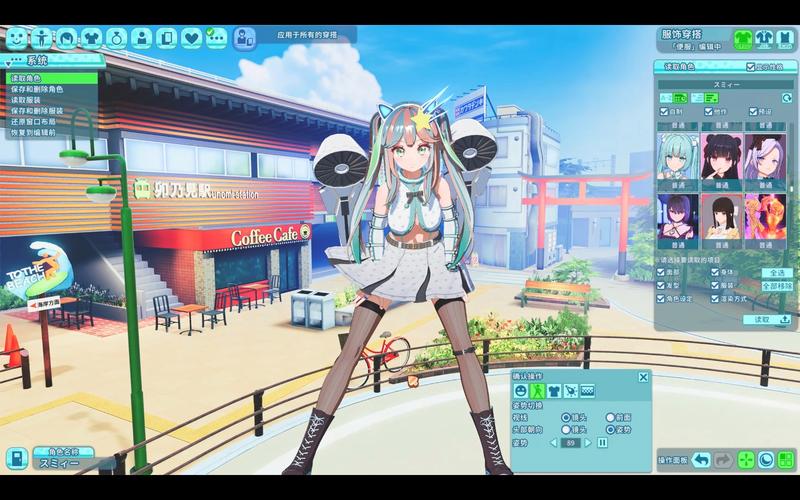
Task: Go to the next pose number
Action: point(588,442)
